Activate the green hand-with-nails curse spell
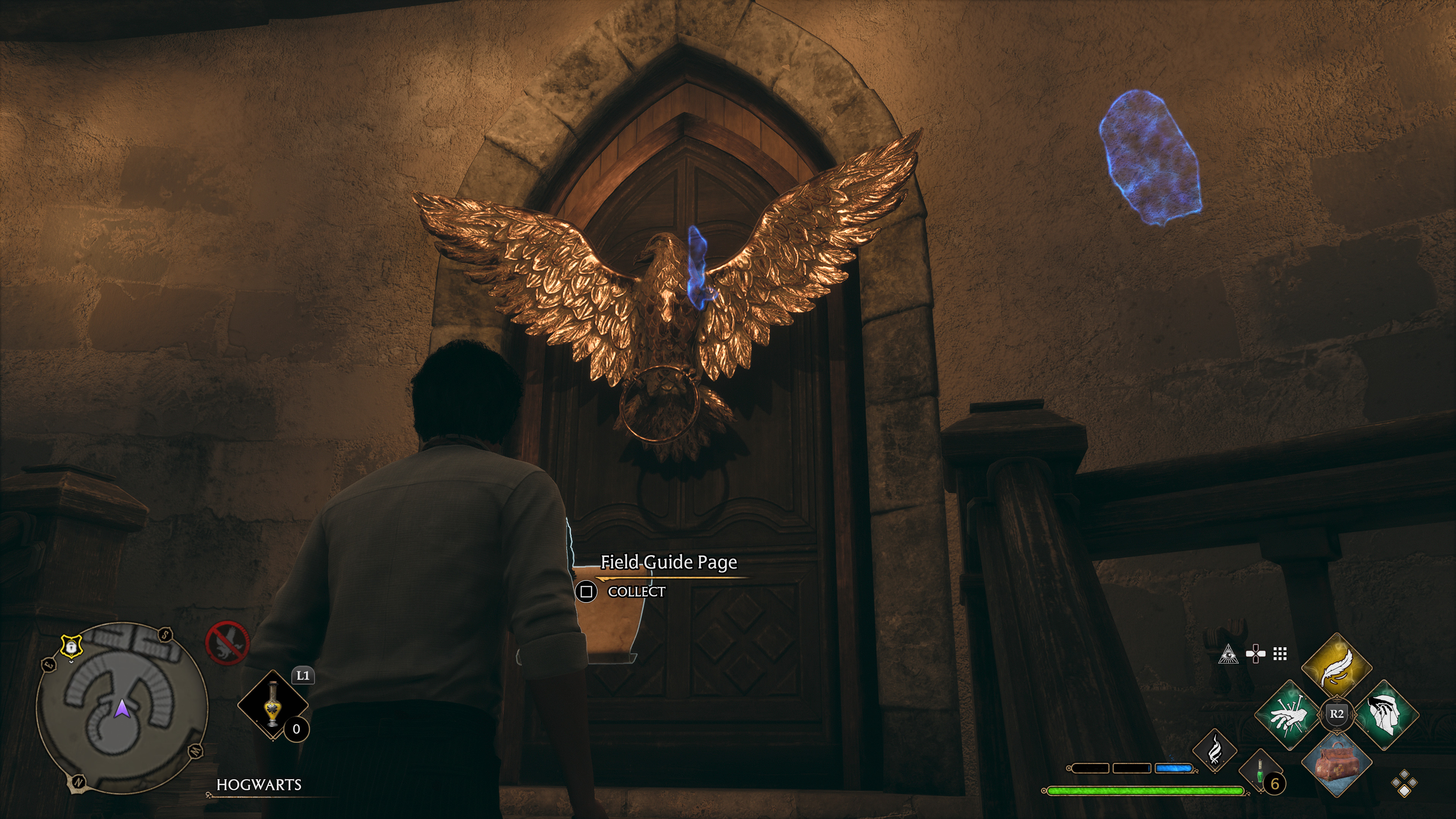Screen dimensions: 1456x819 point(1289,715)
